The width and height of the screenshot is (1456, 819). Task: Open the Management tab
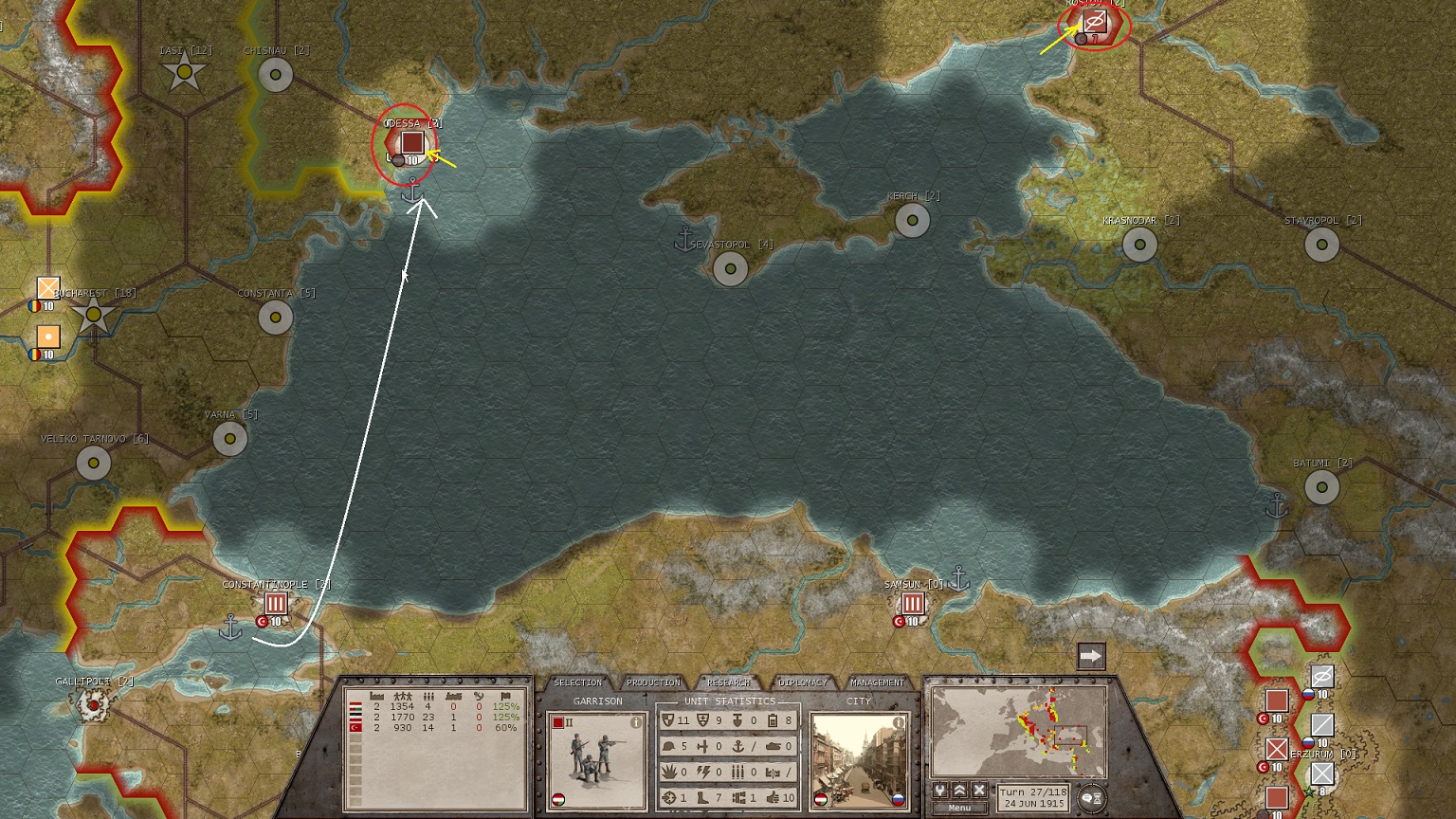877,682
